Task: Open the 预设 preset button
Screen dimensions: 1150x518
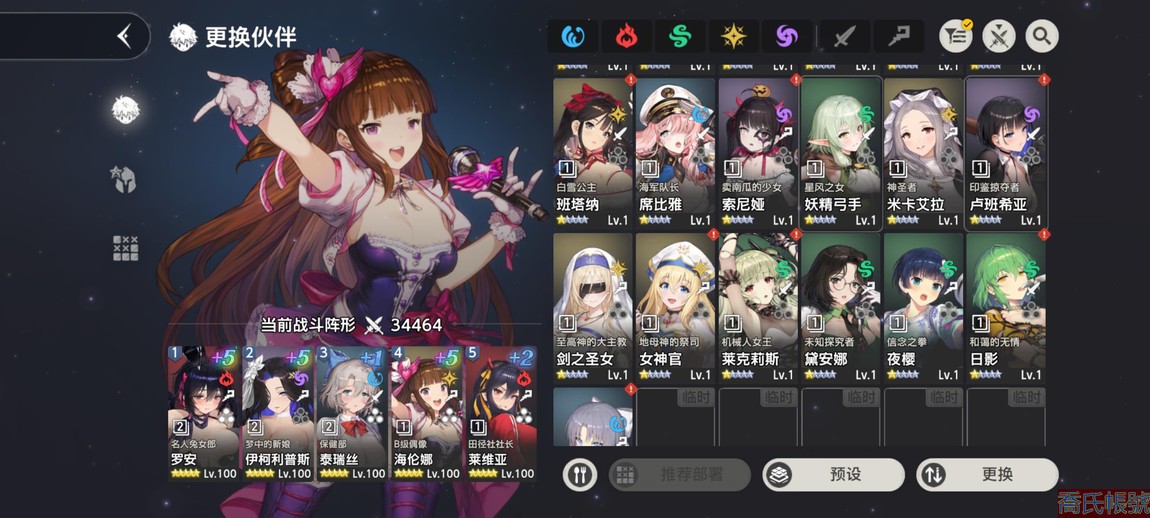Action: tap(833, 474)
